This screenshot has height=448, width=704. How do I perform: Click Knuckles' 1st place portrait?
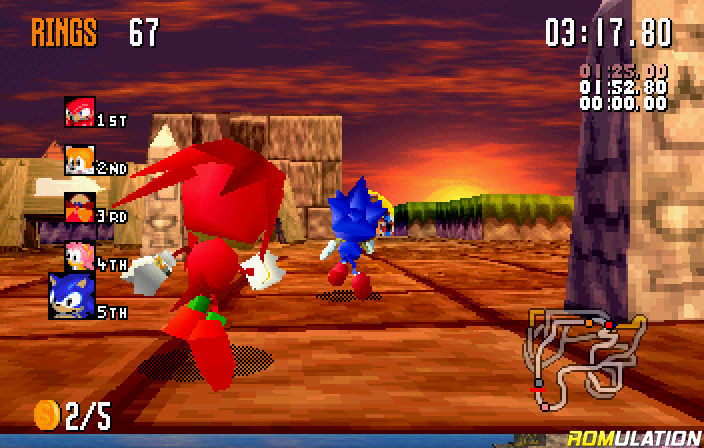point(80,112)
